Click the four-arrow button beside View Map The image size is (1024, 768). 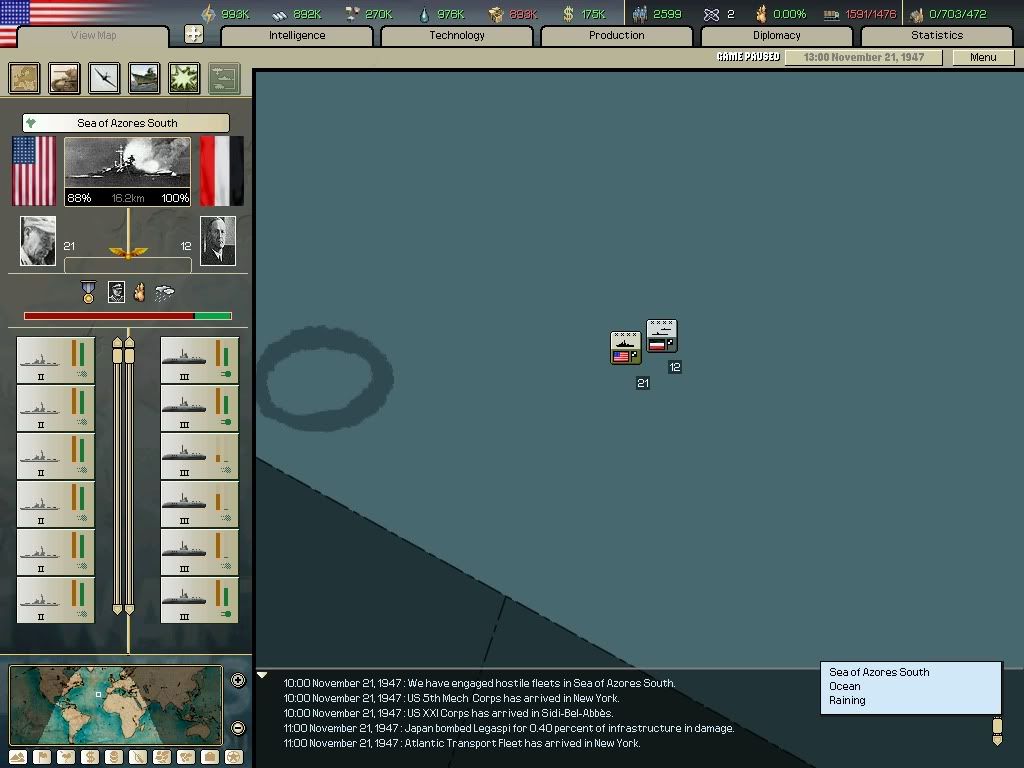click(194, 35)
